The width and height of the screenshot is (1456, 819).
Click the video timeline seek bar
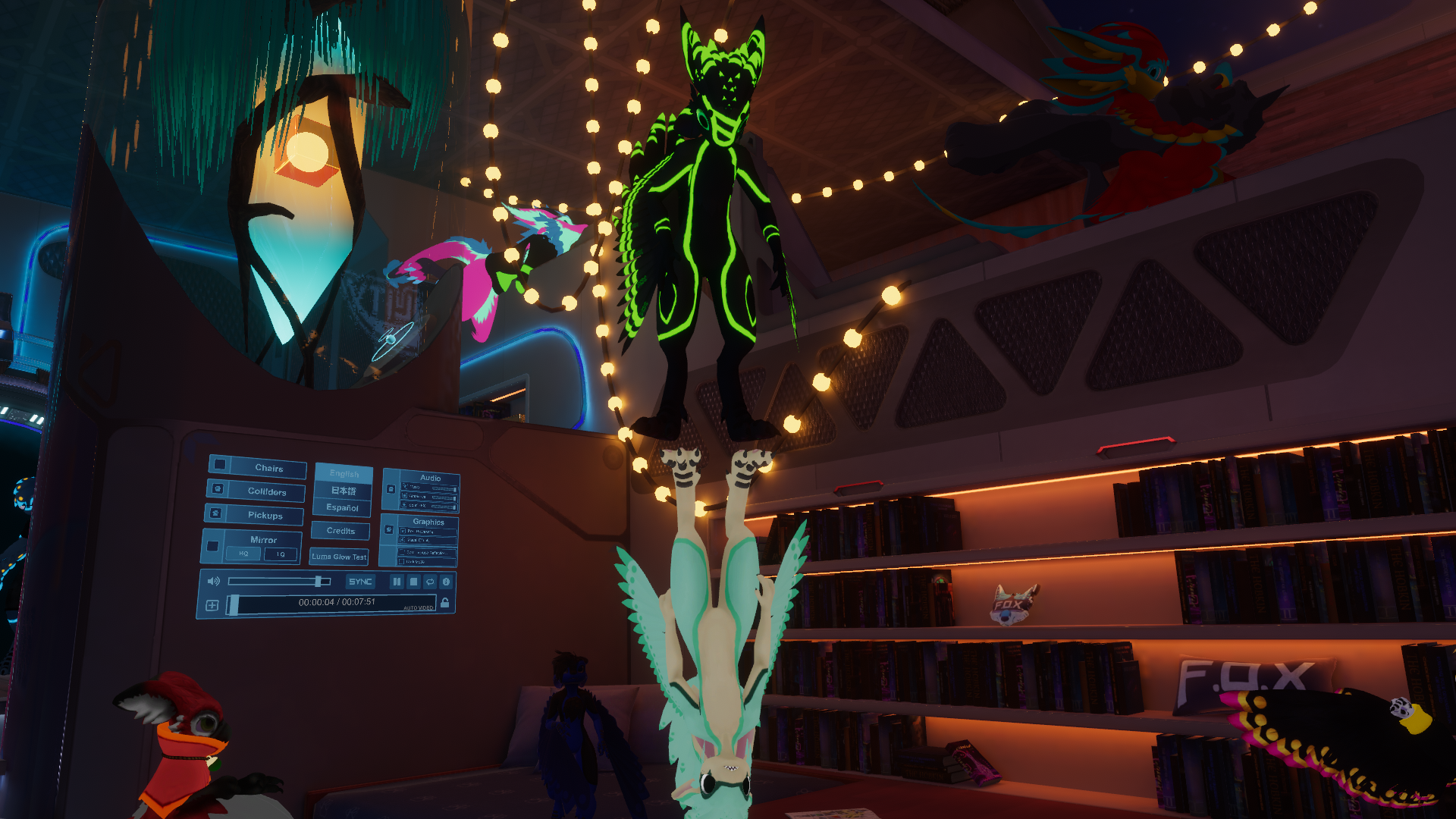click(334, 603)
